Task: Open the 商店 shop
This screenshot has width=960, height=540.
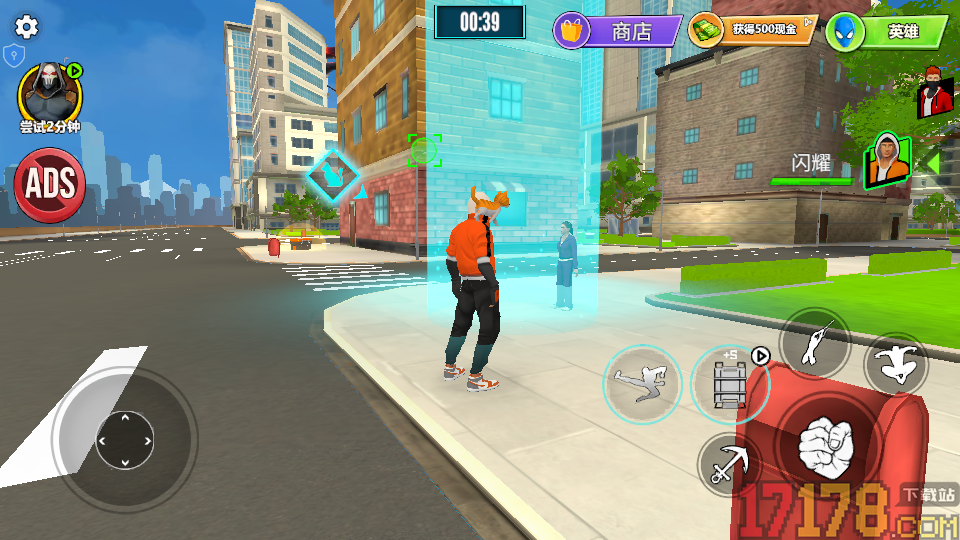Action: click(617, 31)
